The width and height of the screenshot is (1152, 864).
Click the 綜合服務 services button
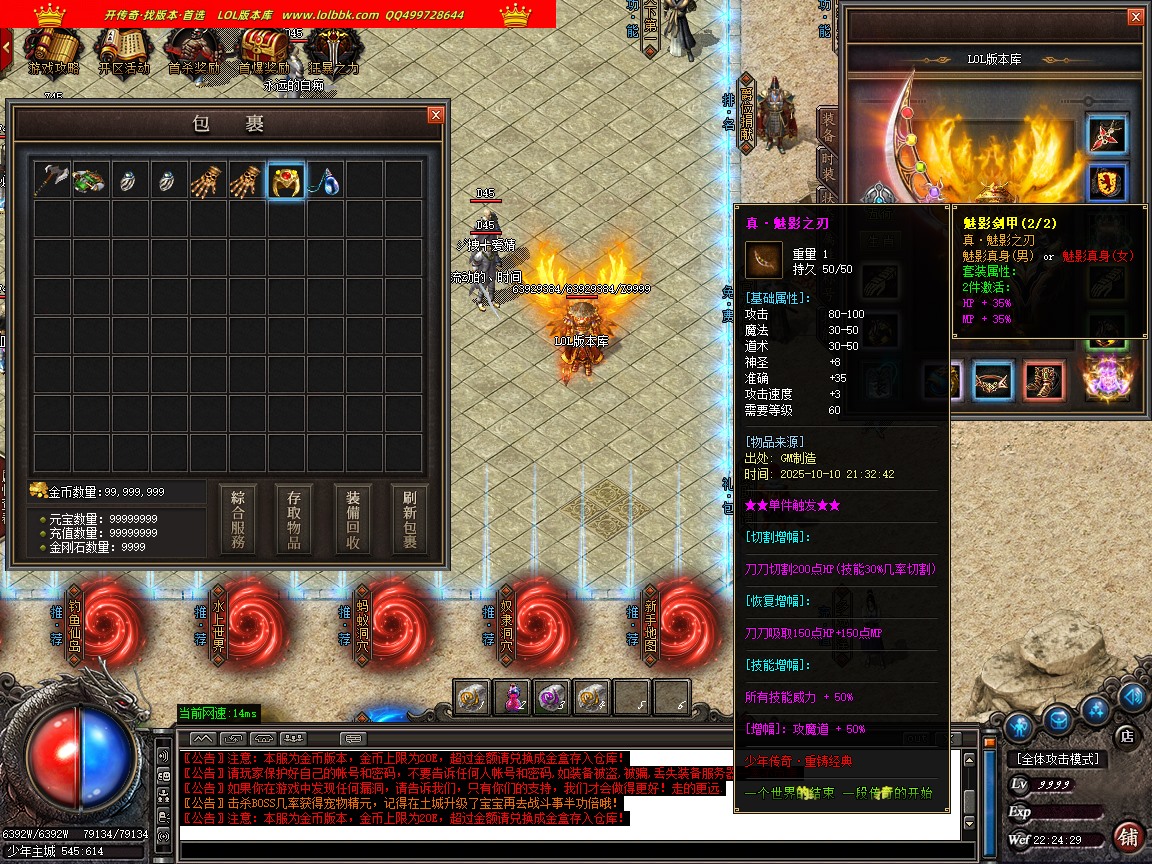pos(238,520)
